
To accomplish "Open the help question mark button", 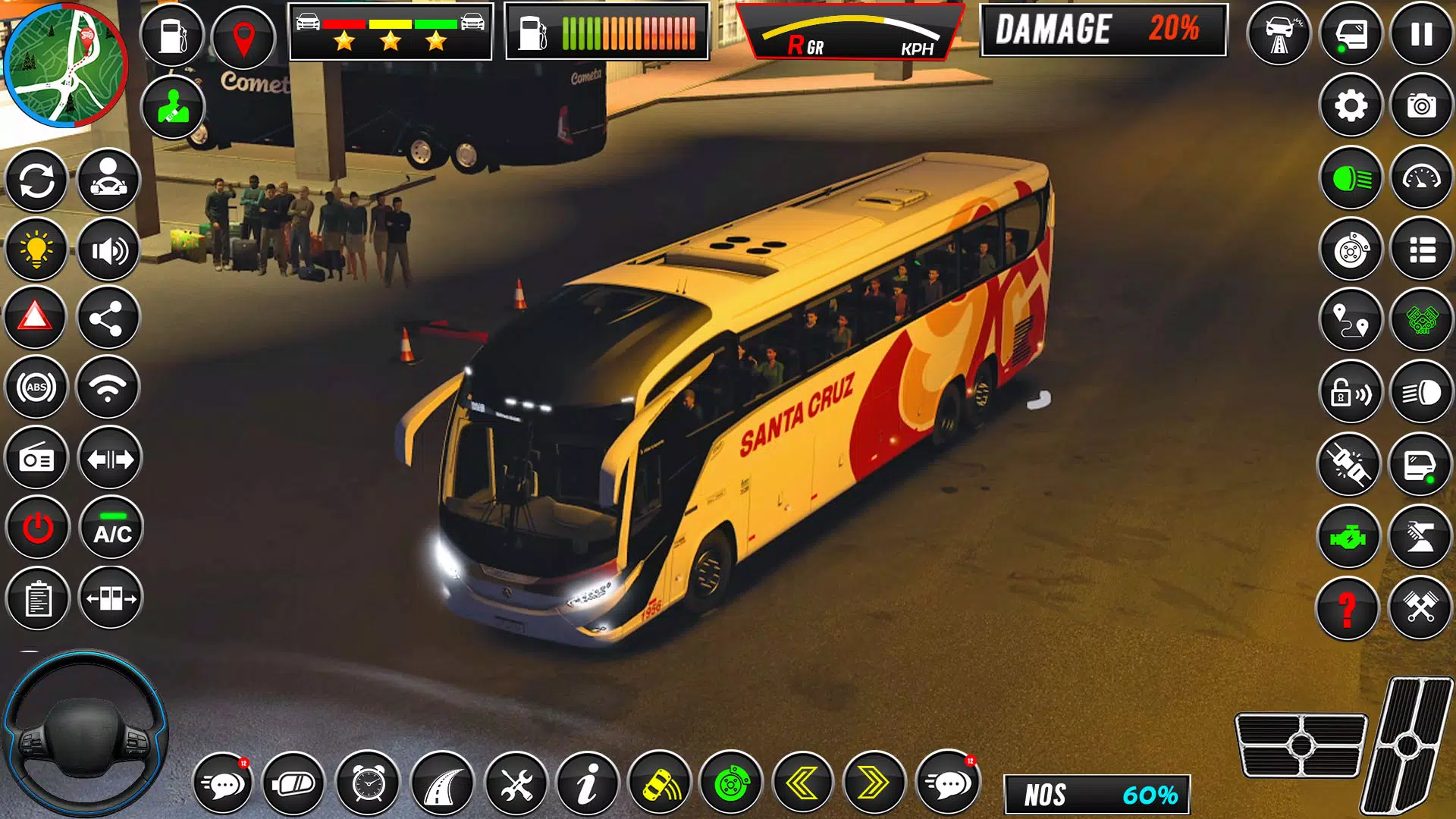I will (1349, 605).
